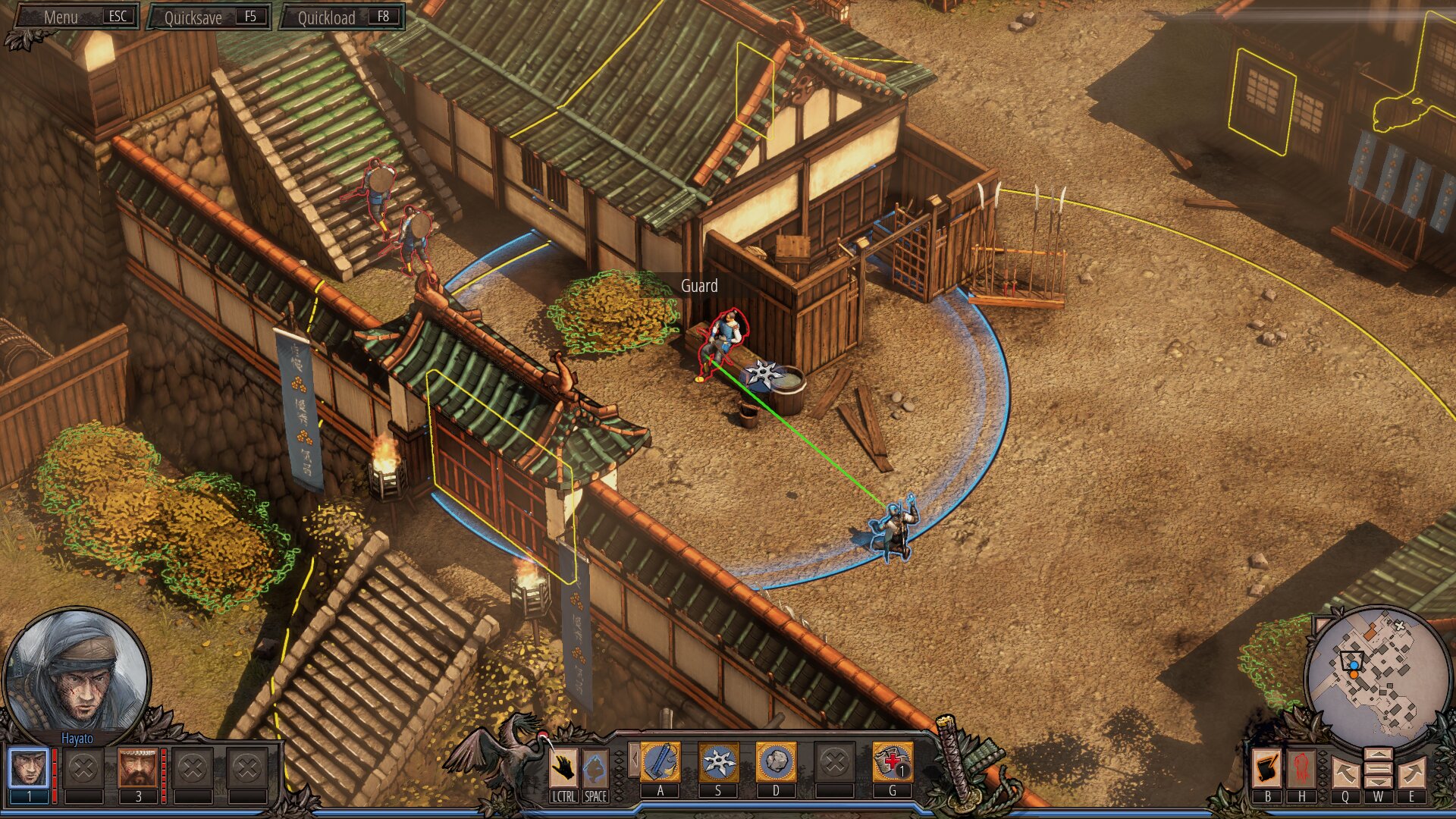Toggle the red silhouette highlight button

click(x=1301, y=767)
